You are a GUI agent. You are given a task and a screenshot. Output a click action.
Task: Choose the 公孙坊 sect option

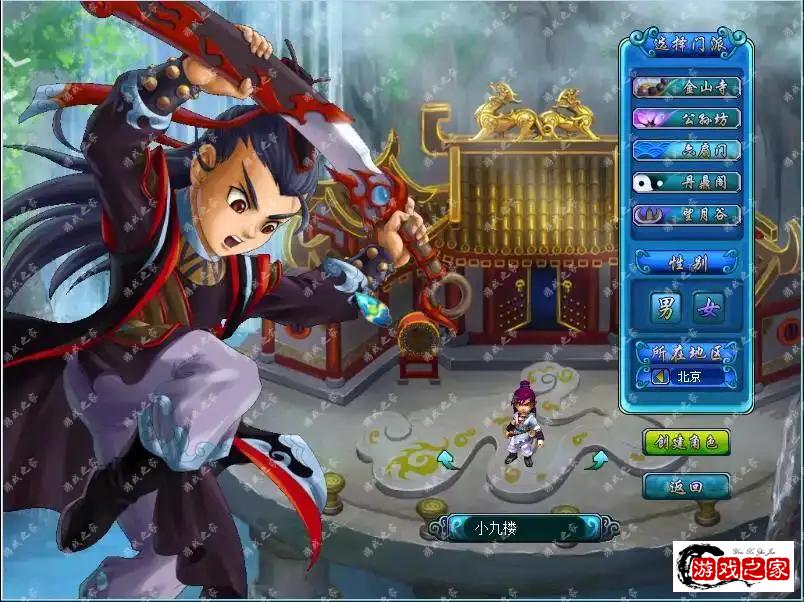point(686,118)
